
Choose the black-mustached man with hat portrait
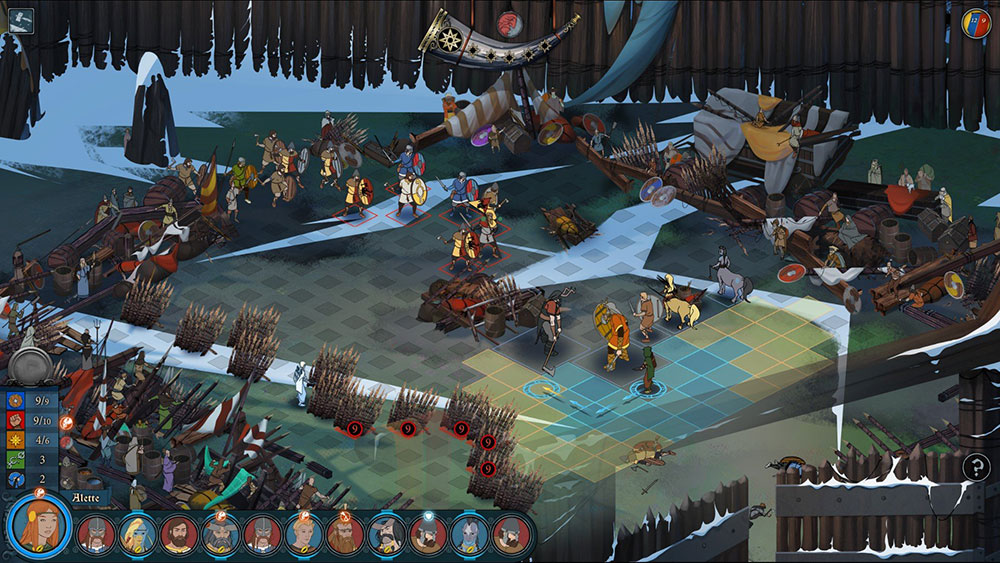coord(387,535)
